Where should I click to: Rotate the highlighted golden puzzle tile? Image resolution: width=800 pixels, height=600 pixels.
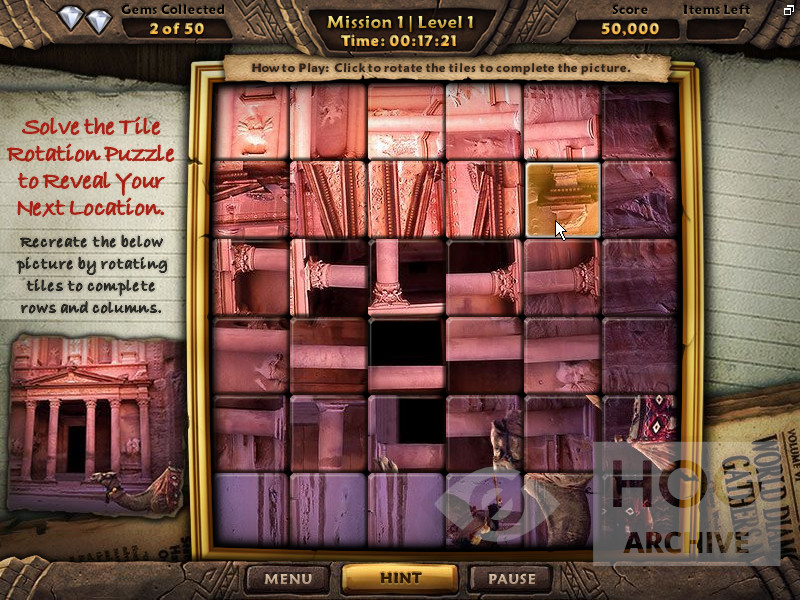(x=562, y=200)
